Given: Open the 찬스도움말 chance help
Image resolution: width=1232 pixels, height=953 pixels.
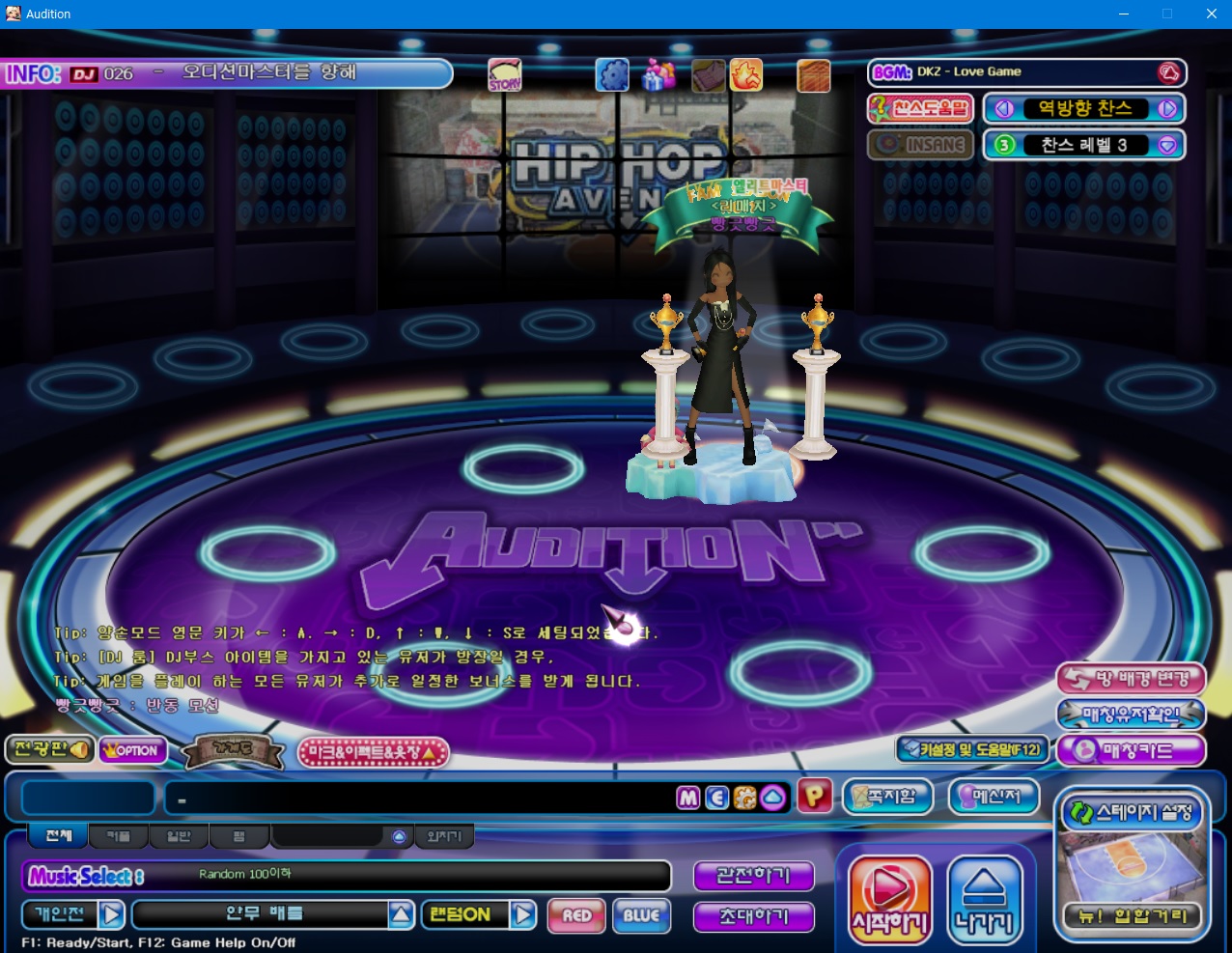Looking at the screenshot, I should click(919, 108).
